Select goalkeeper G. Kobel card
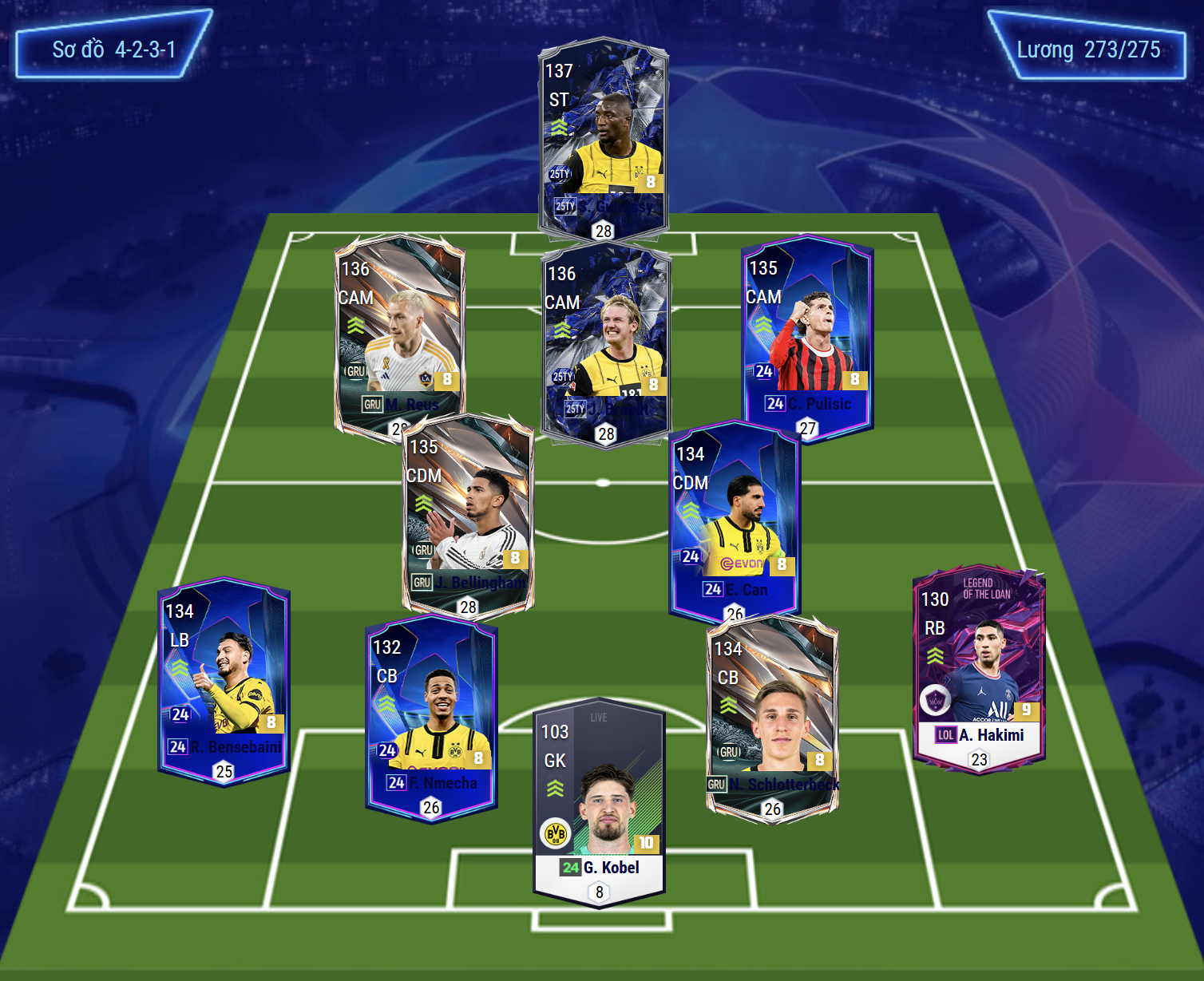This screenshot has height=981, width=1204. pos(599,802)
